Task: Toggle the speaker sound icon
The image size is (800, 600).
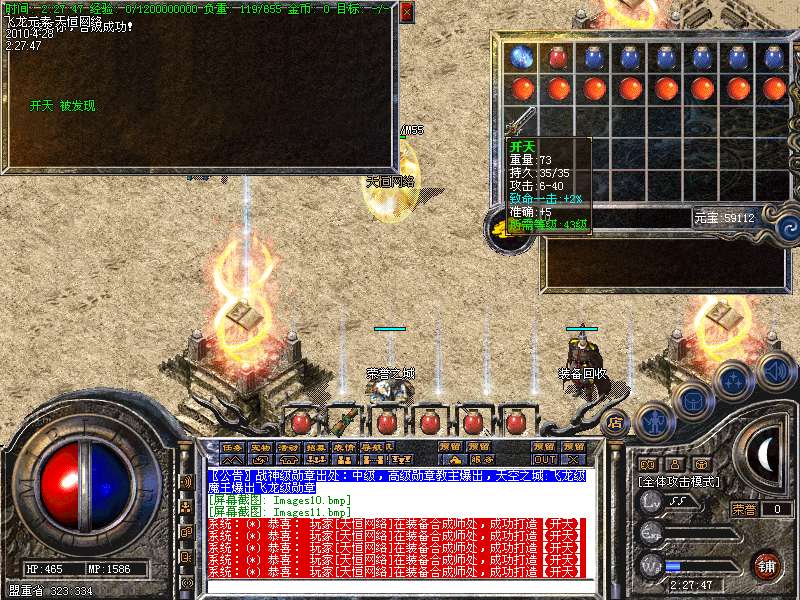Action: tap(776, 372)
